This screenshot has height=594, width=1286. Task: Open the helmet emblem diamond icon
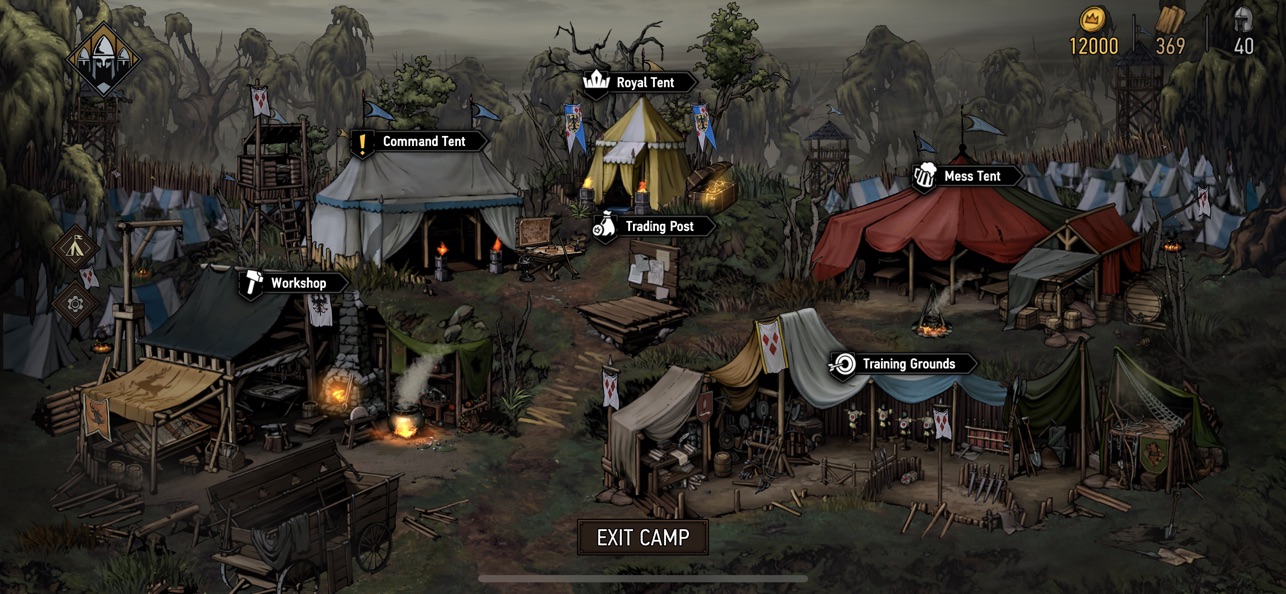pos(103,58)
